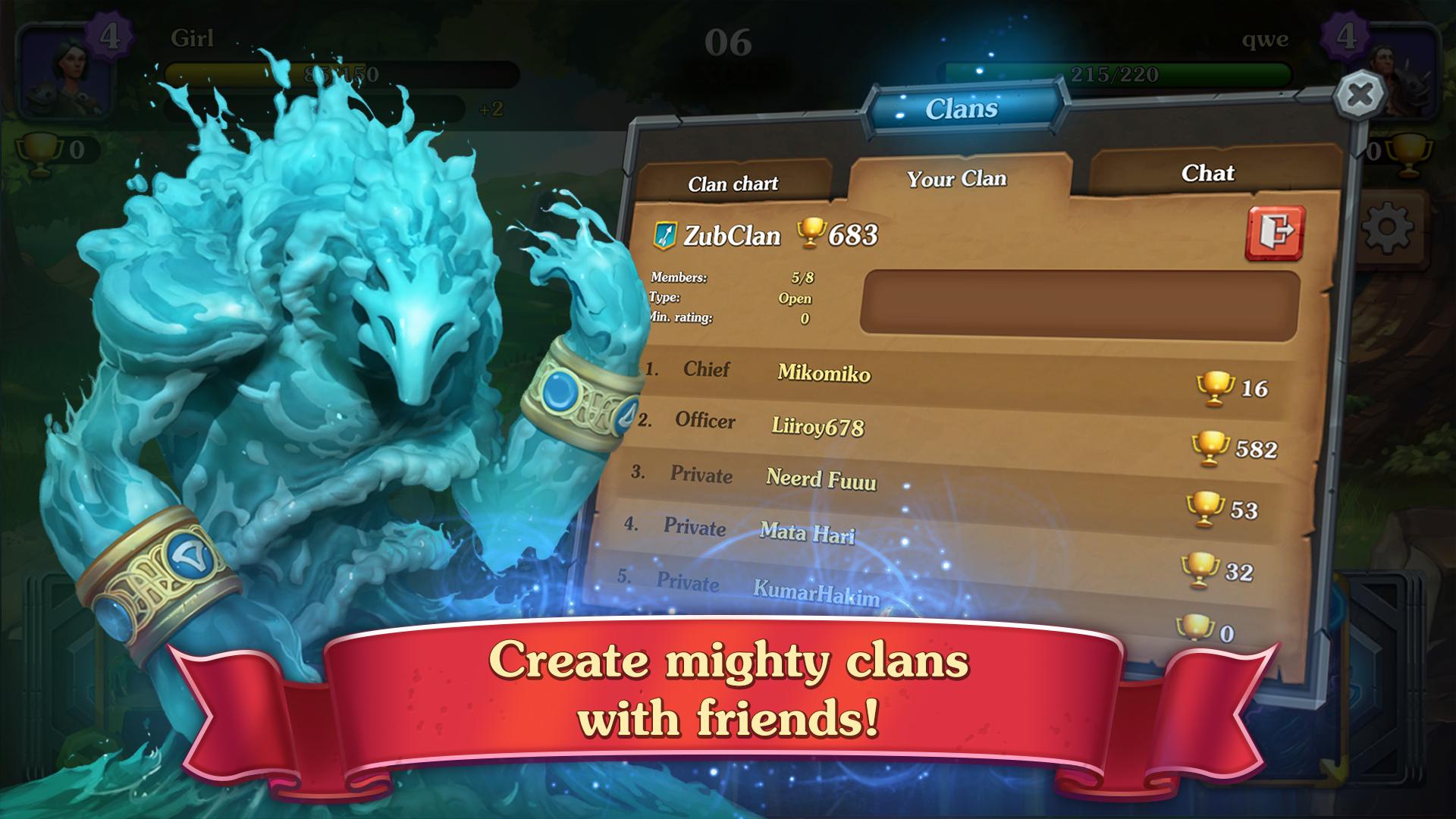Click the Clans title banner
Screen dimensions: 1456x819
pyautogui.click(x=963, y=108)
